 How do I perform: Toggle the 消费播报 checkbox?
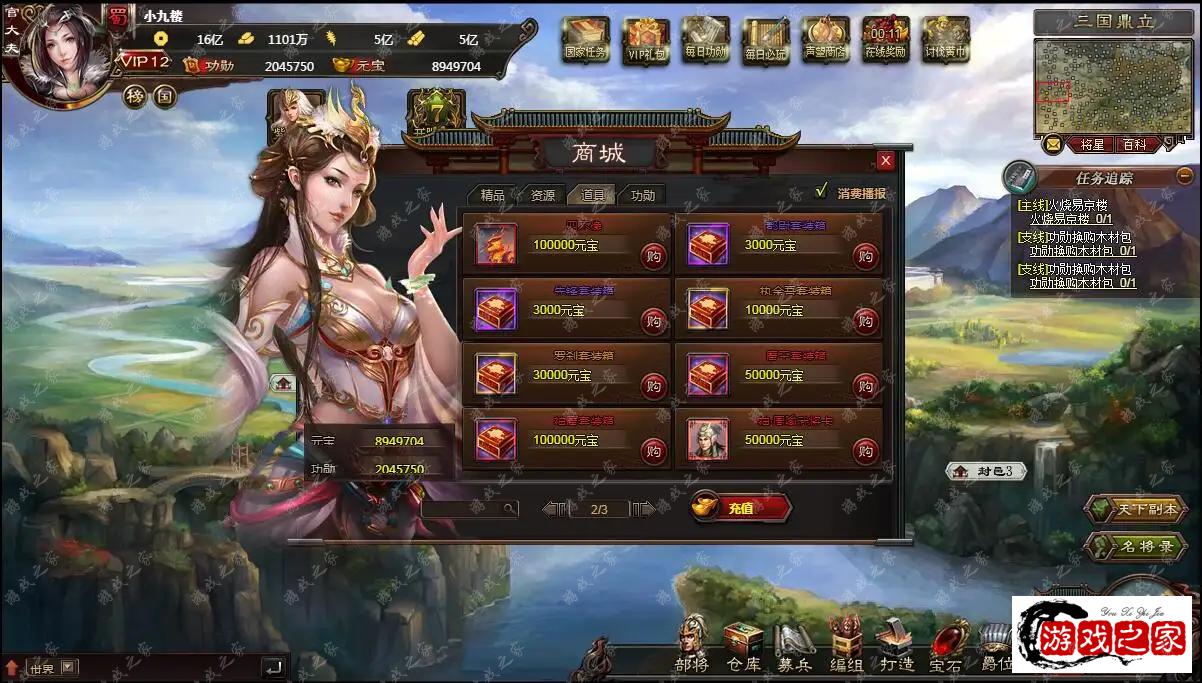(822, 191)
